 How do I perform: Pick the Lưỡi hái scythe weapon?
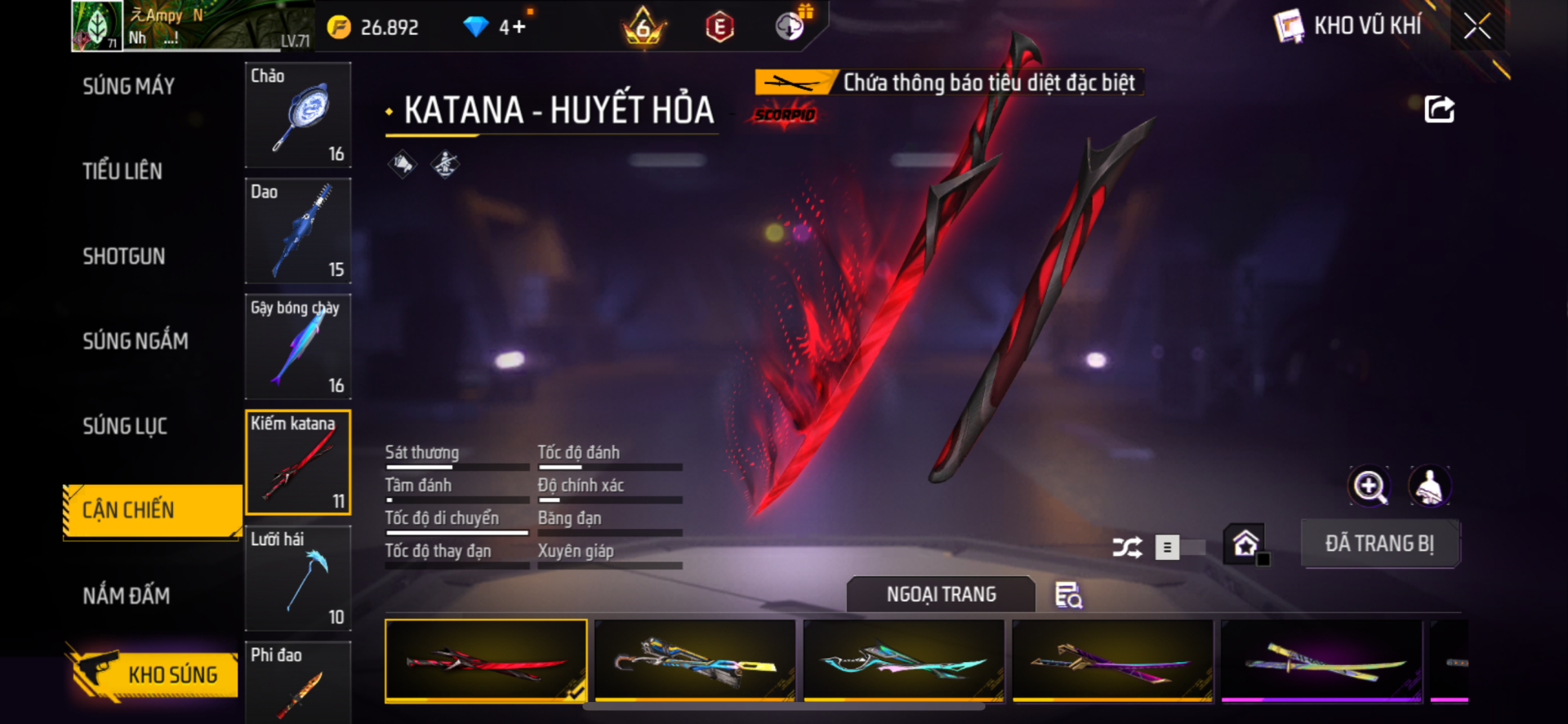(x=298, y=579)
